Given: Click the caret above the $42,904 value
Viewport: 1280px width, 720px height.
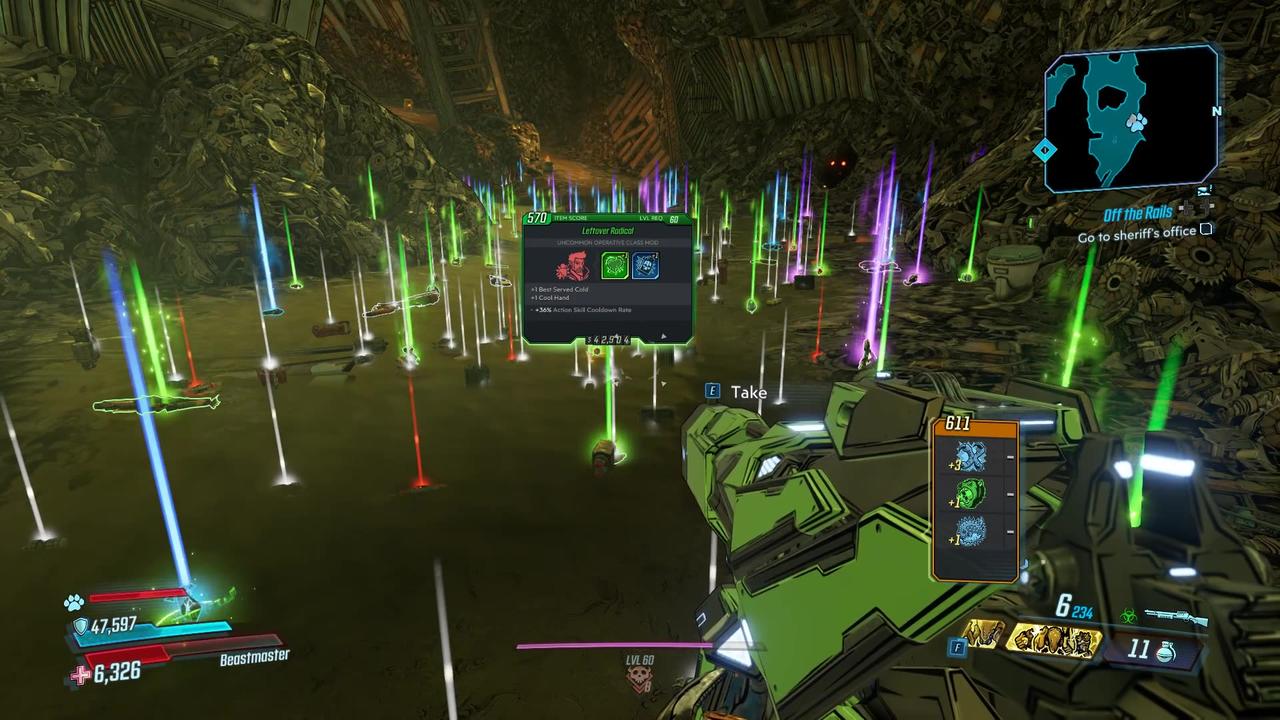Looking at the screenshot, I should click(x=616, y=334).
